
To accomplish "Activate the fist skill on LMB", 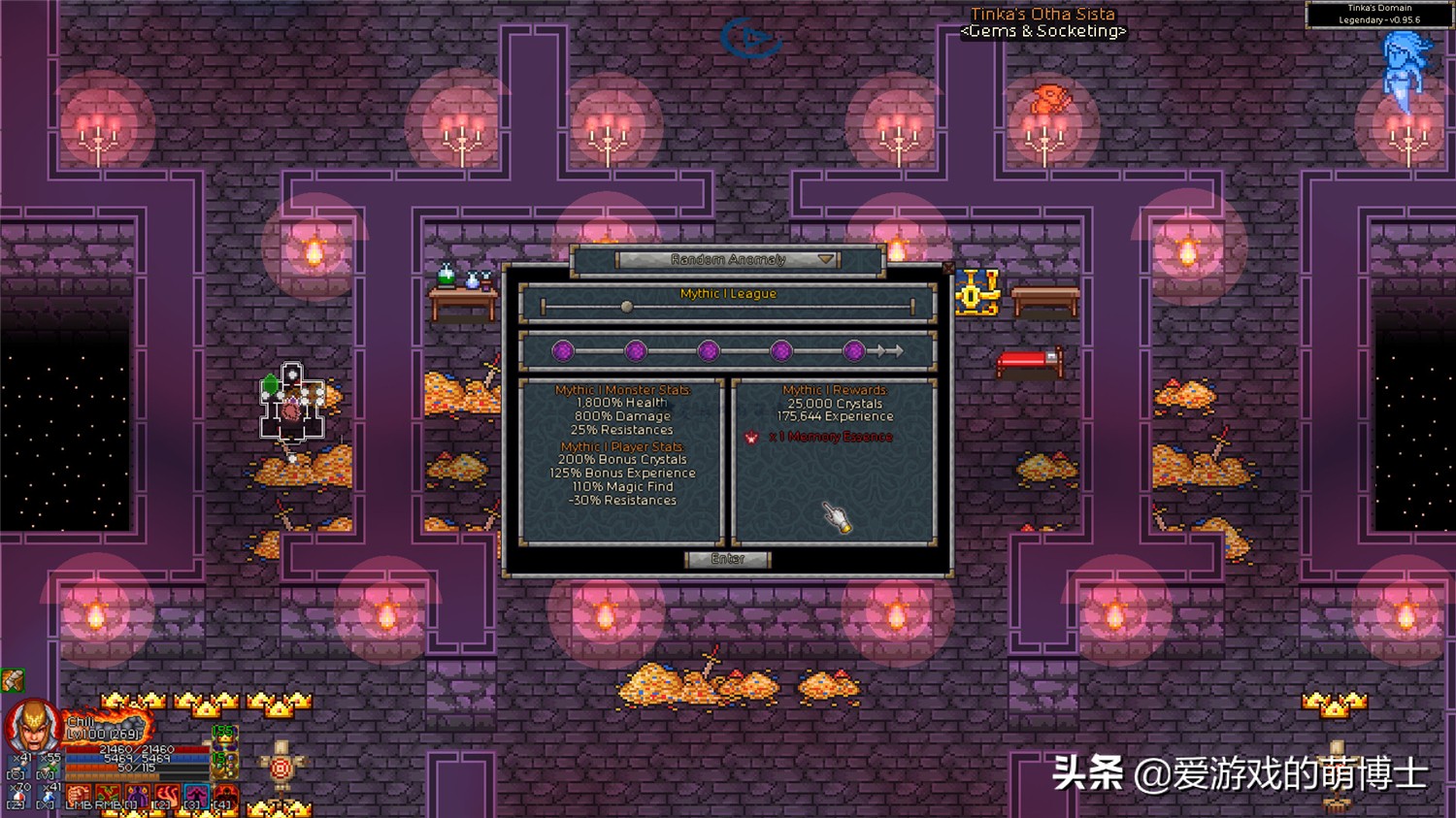I will pyautogui.click(x=80, y=797).
